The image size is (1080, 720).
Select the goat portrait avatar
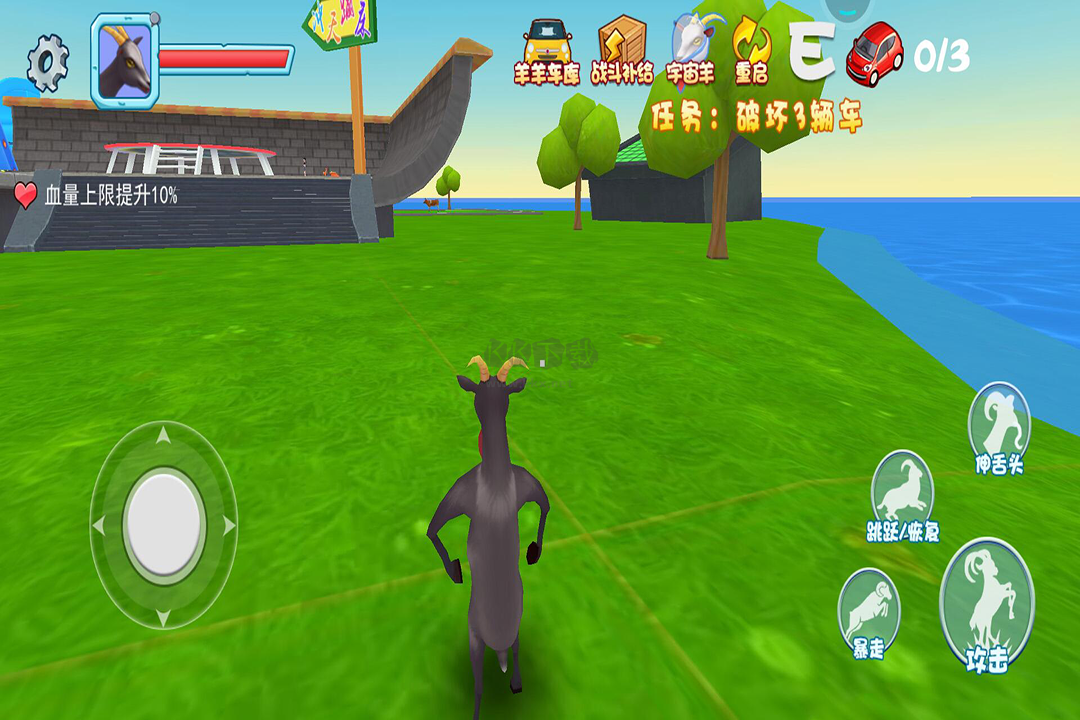[x=125, y=60]
